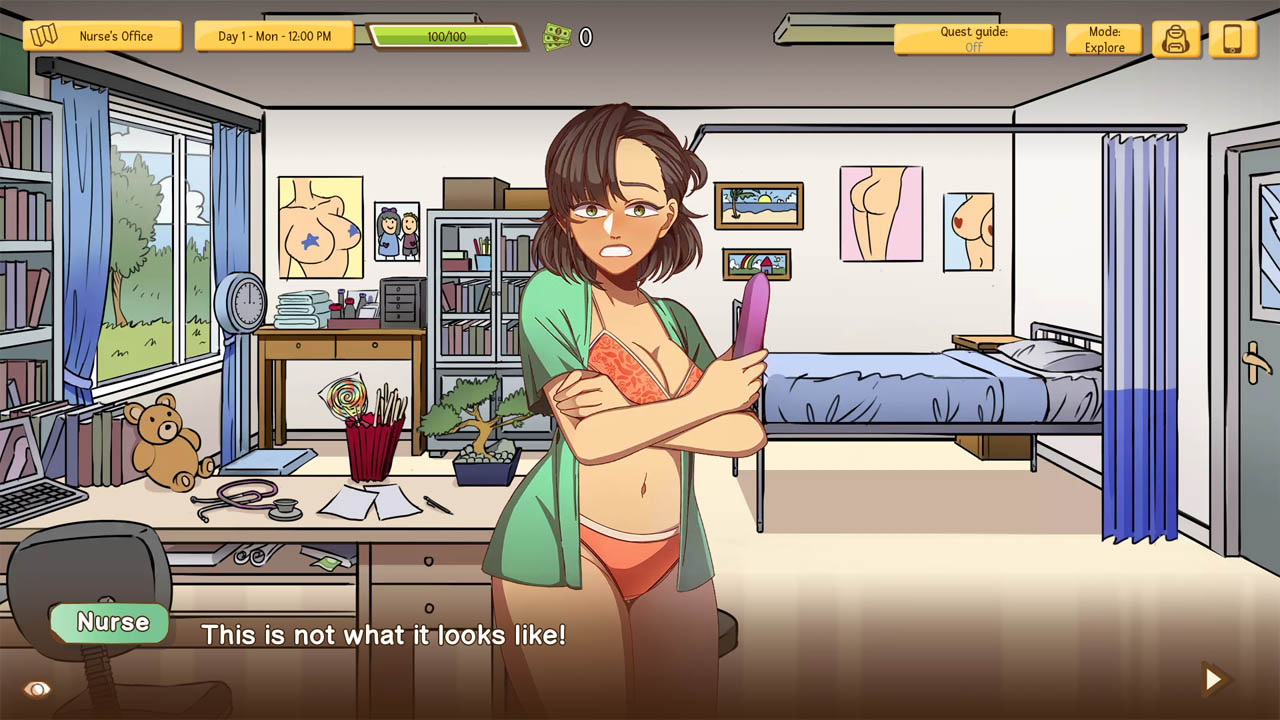
Task: Switch the Mode: Explore button
Action: [1104, 39]
